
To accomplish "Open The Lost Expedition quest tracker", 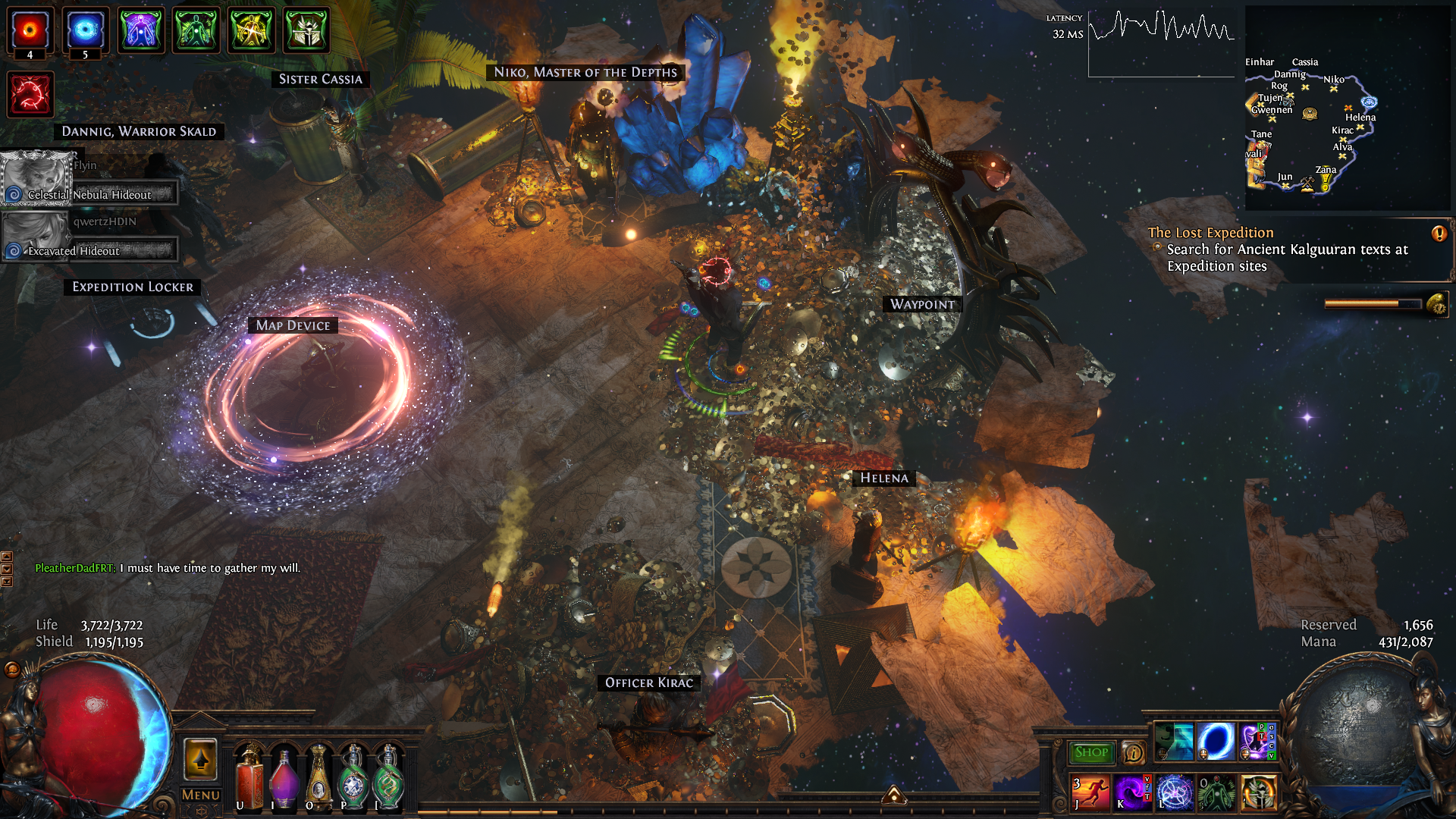I will pyautogui.click(x=1210, y=233).
